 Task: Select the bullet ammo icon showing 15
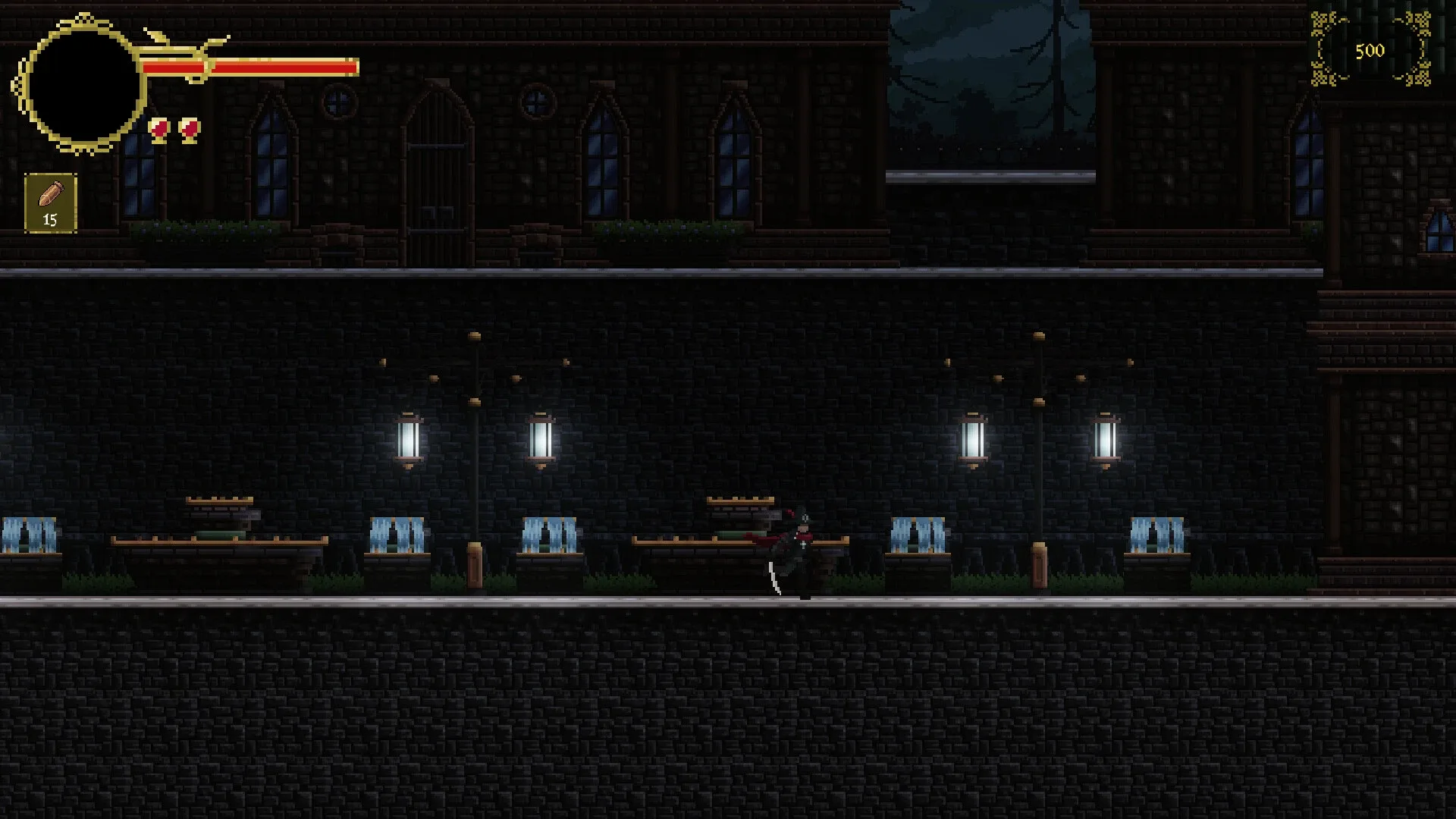[x=50, y=201]
